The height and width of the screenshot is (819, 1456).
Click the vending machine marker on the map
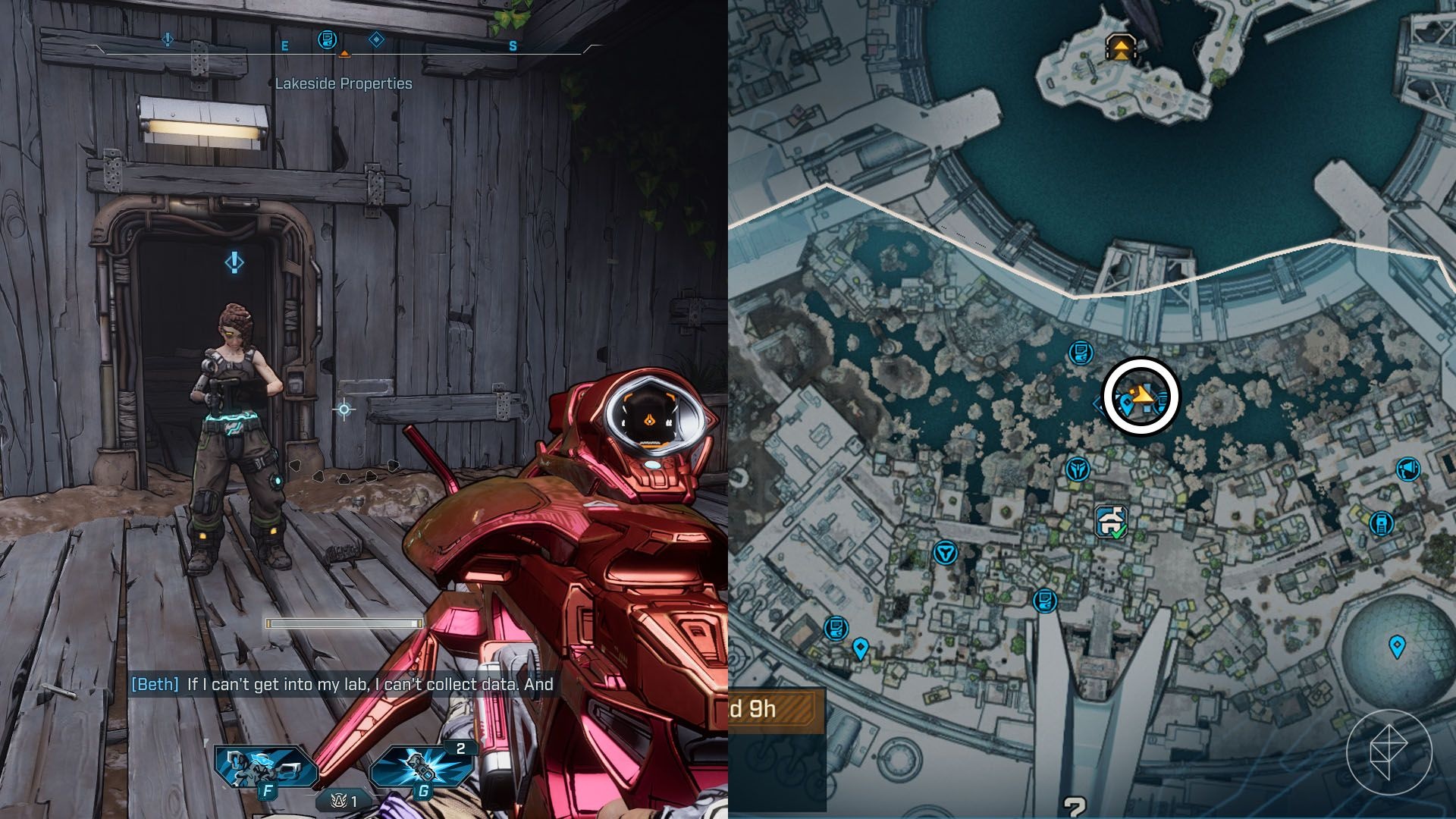(1381, 523)
